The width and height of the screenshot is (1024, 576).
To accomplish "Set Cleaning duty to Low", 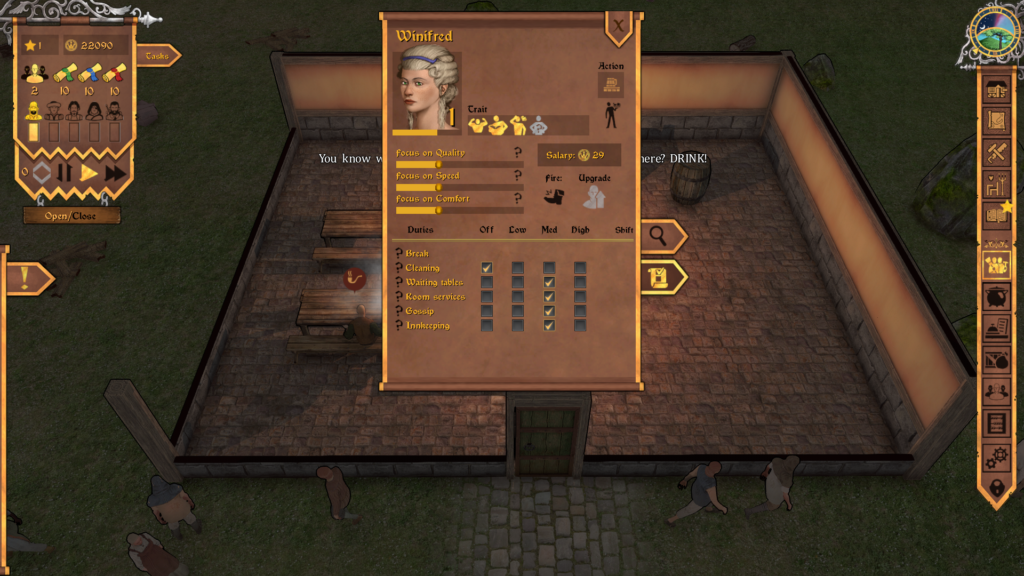I will (x=517, y=268).
